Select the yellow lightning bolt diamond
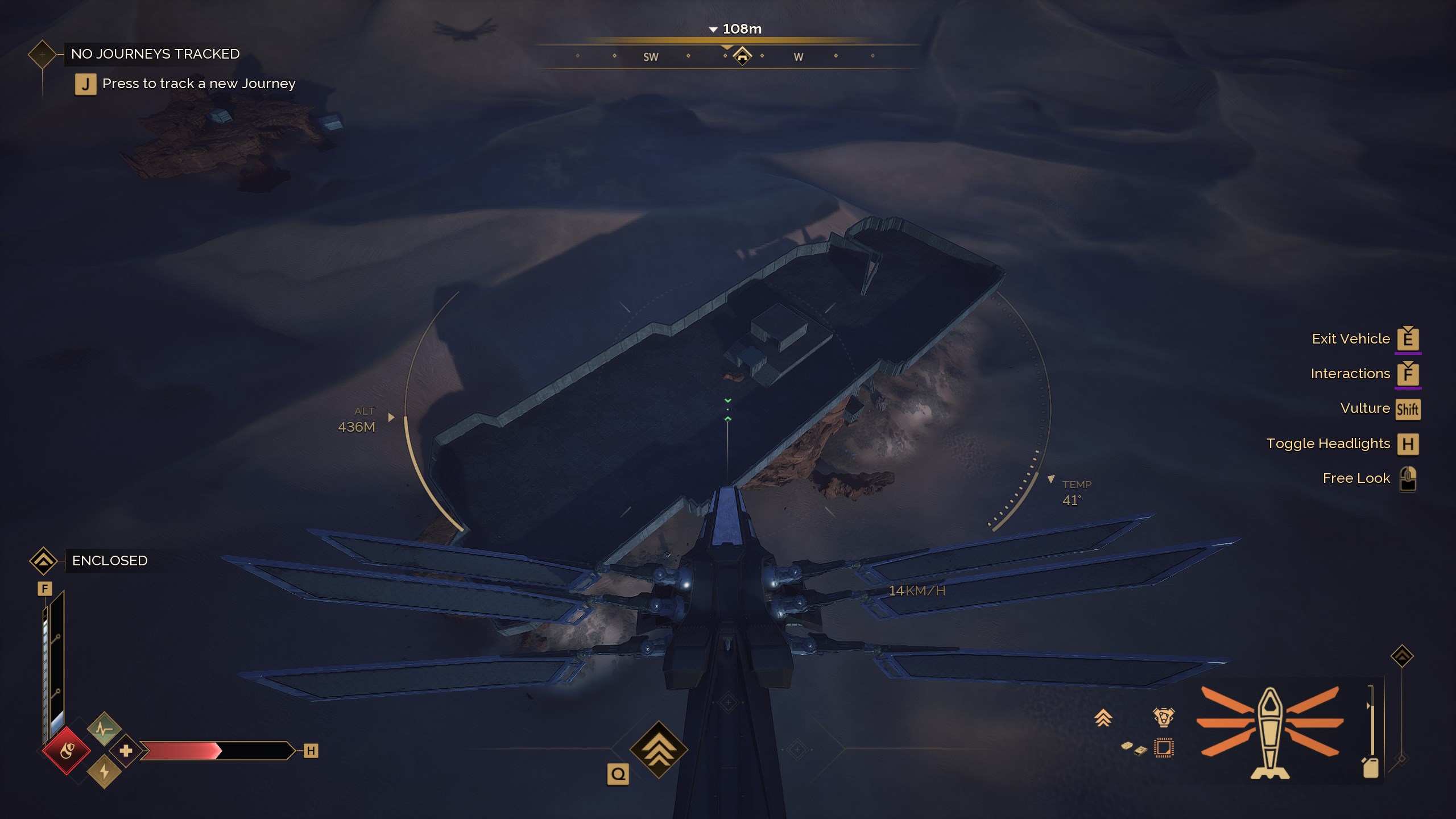Viewport: 1456px width, 819px height. pyautogui.click(x=104, y=772)
